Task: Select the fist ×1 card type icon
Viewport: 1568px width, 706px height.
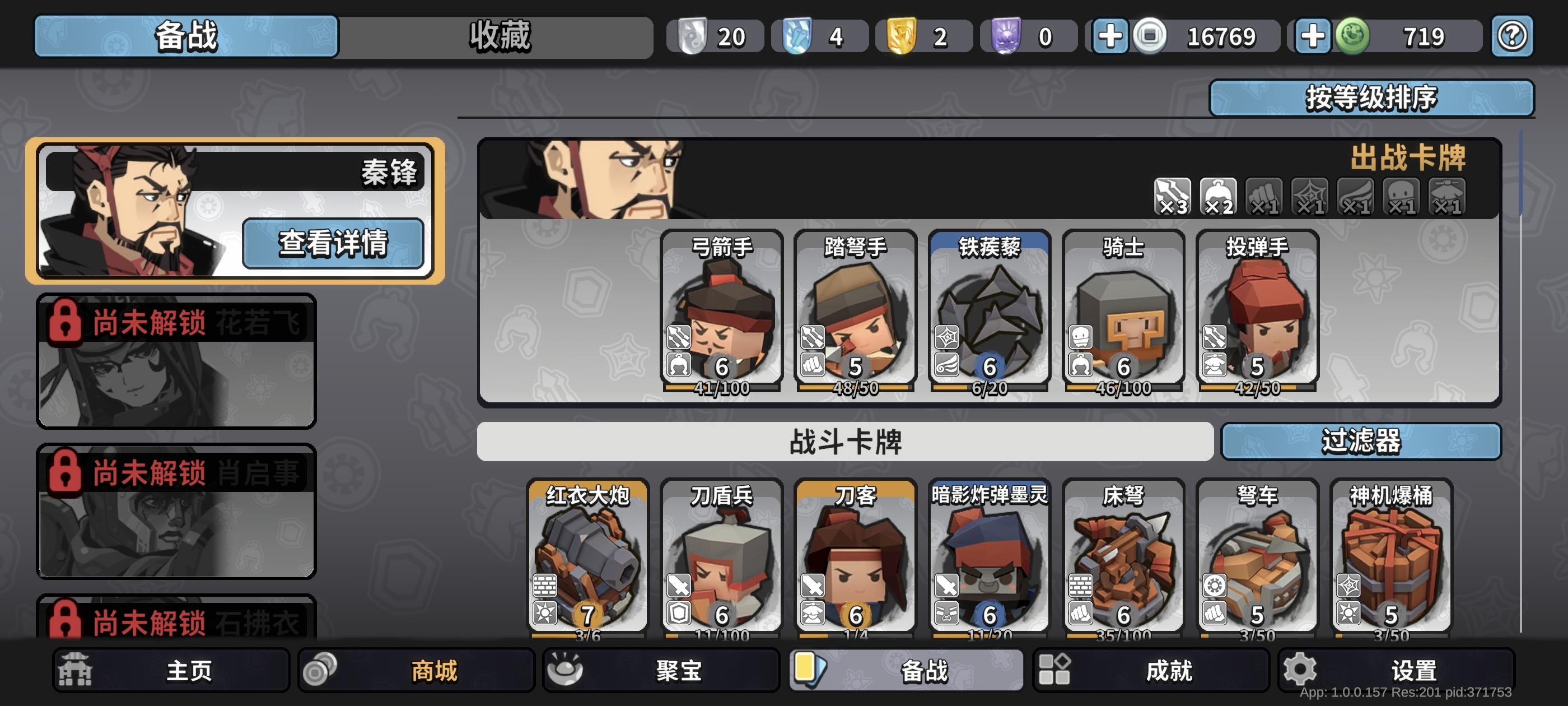Action: [x=1263, y=196]
